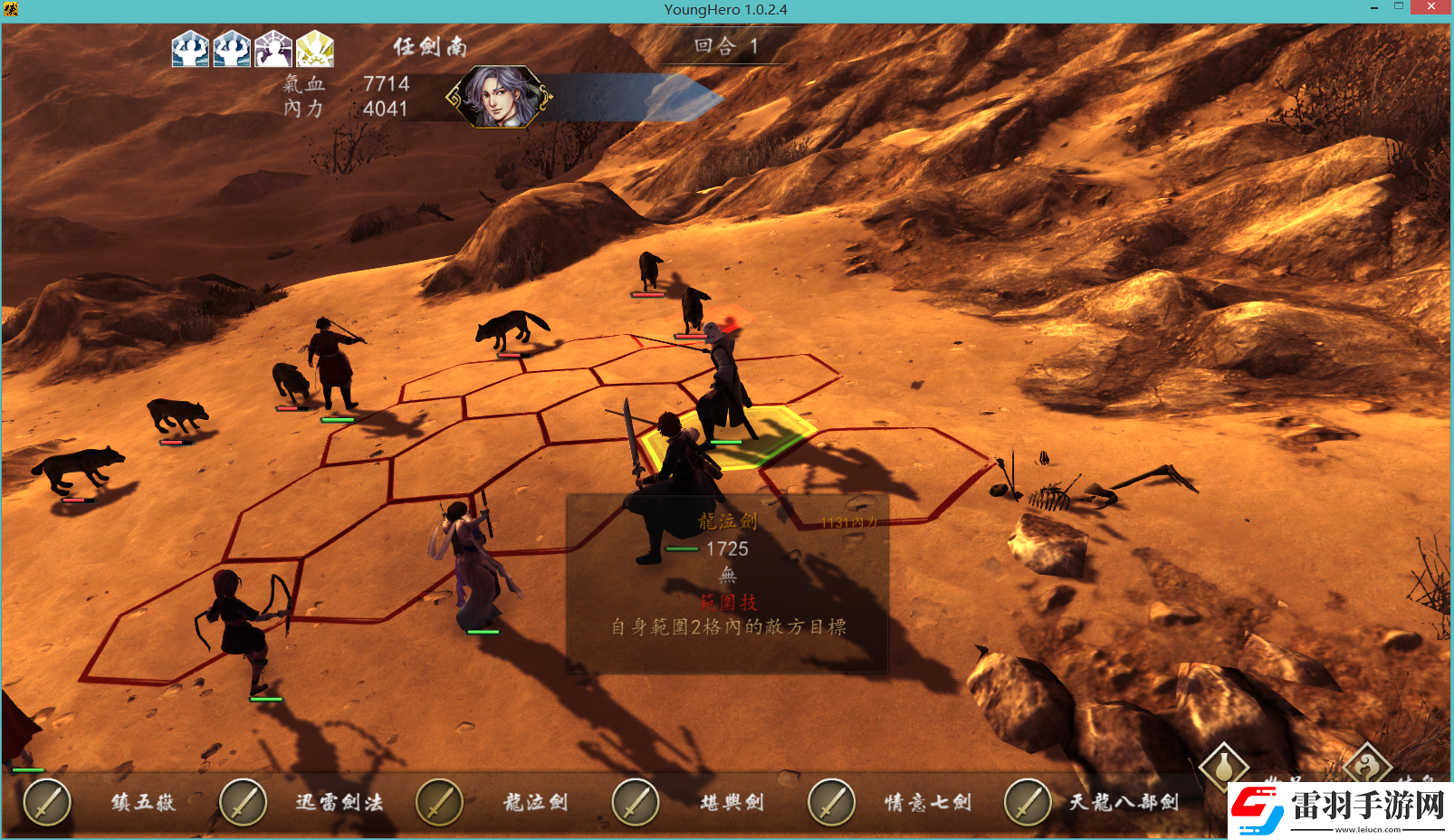The height and width of the screenshot is (840, 1454).
Task: Choose the 迅雷劍法 skill
Action: pyautogui.click(x=244, y=802)
